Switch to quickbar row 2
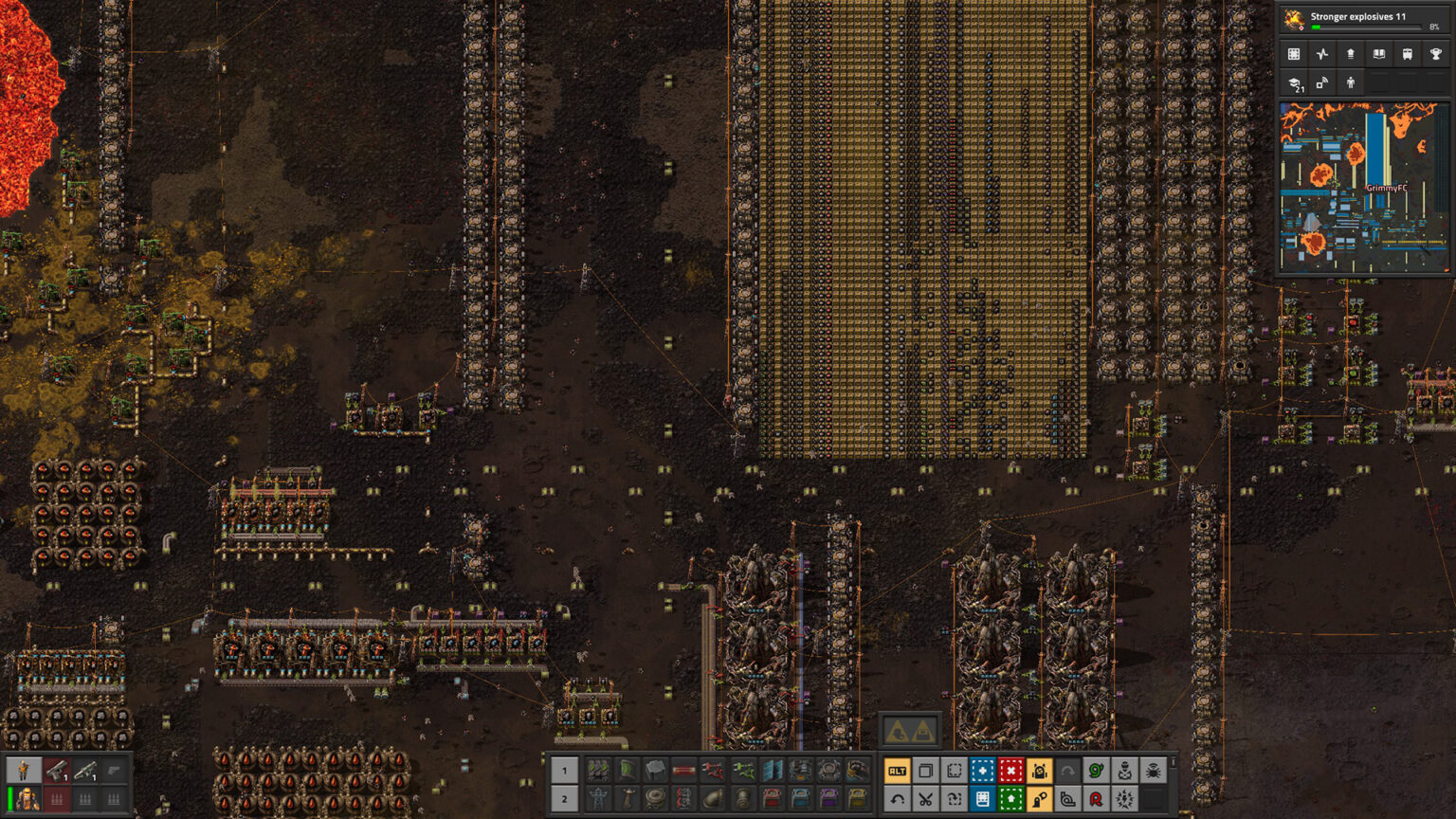This screenshot has width=1456, height=819. click(x=564, y=799)
